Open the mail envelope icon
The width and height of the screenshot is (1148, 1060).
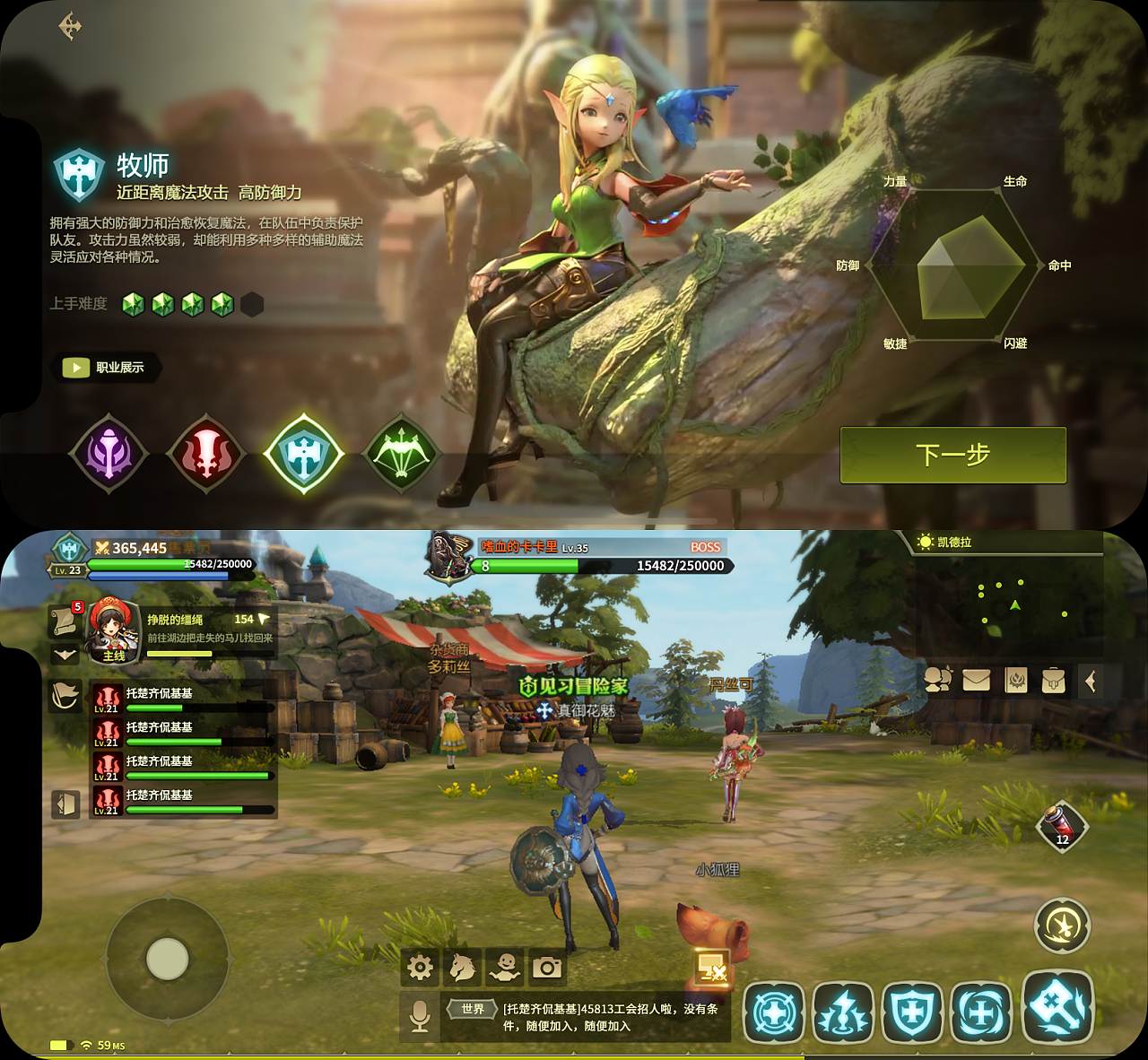point(976,681)
